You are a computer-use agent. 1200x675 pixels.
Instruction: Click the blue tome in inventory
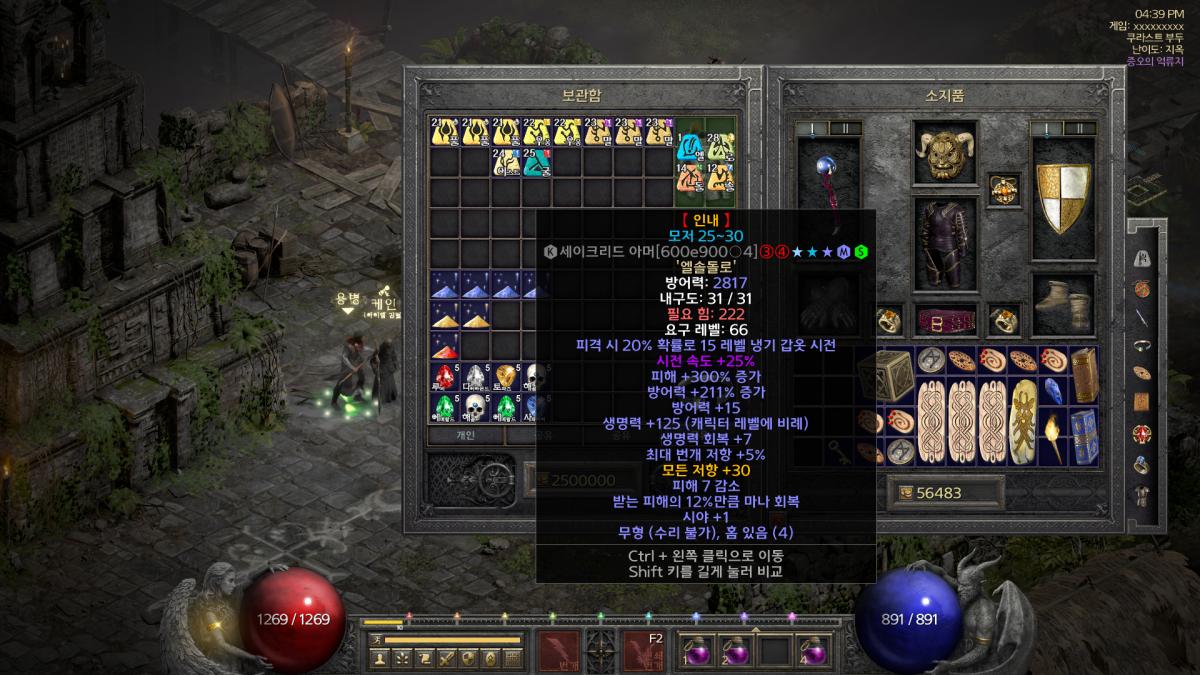1084,436
